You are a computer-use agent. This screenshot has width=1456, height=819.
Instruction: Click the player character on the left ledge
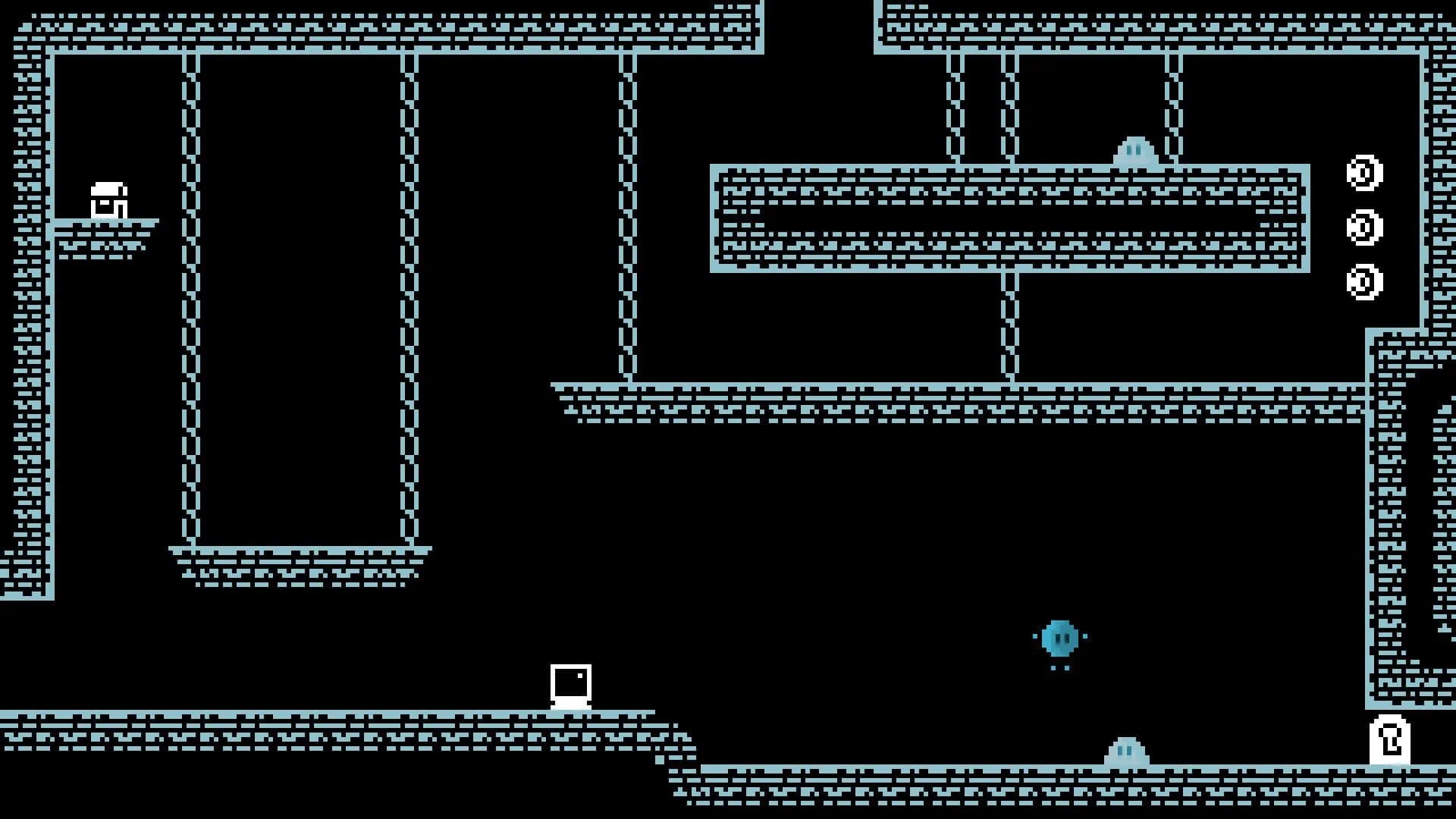pyautogui.click(x=110, y=199)
